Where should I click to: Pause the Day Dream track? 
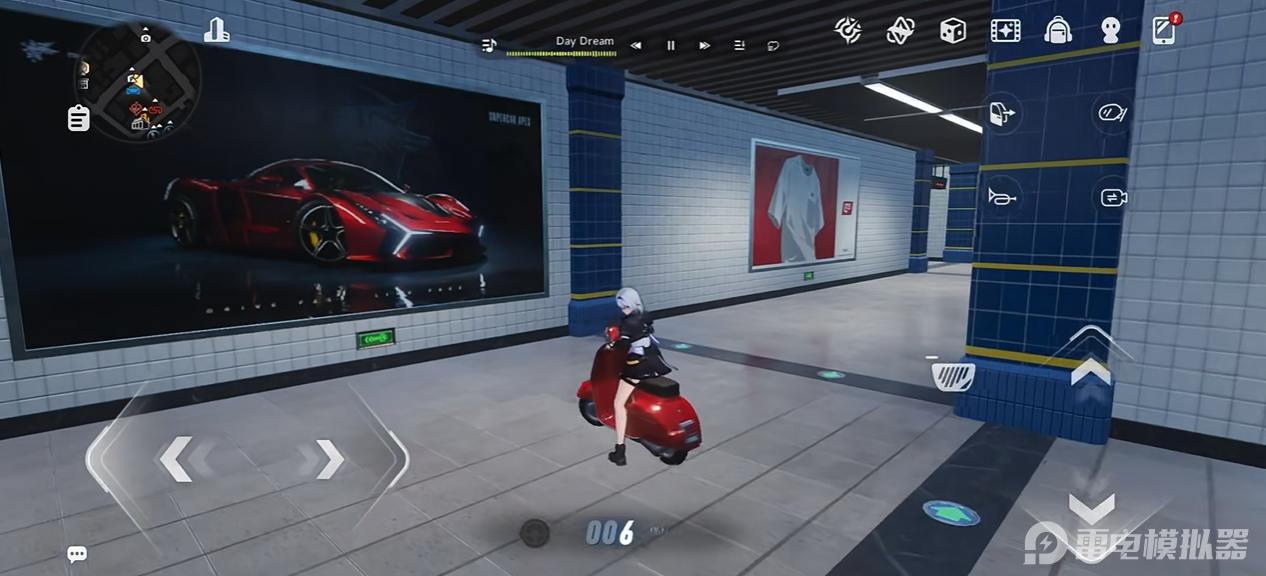[x=671, y=45]
